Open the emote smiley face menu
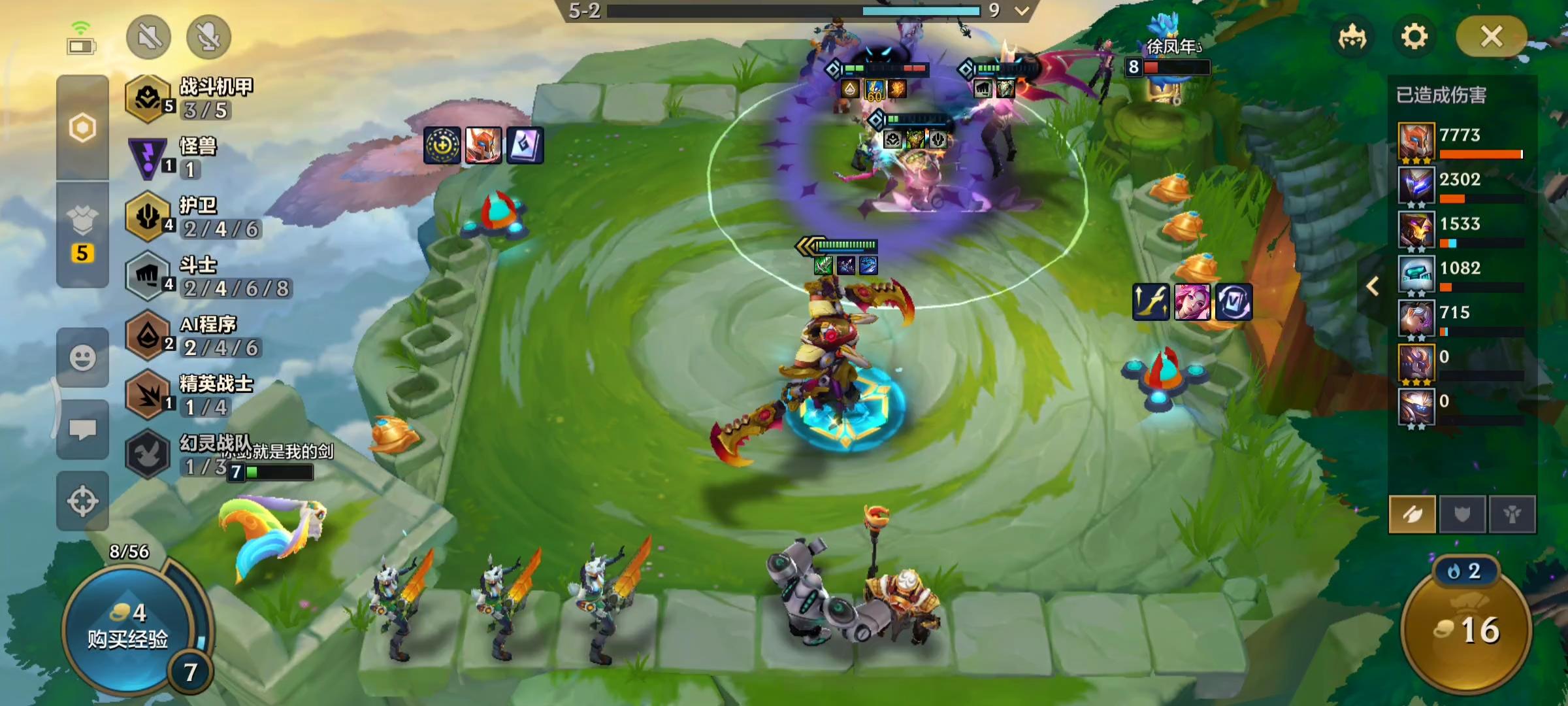Screen dimensions: 1568x706 (x=82, y=358)
